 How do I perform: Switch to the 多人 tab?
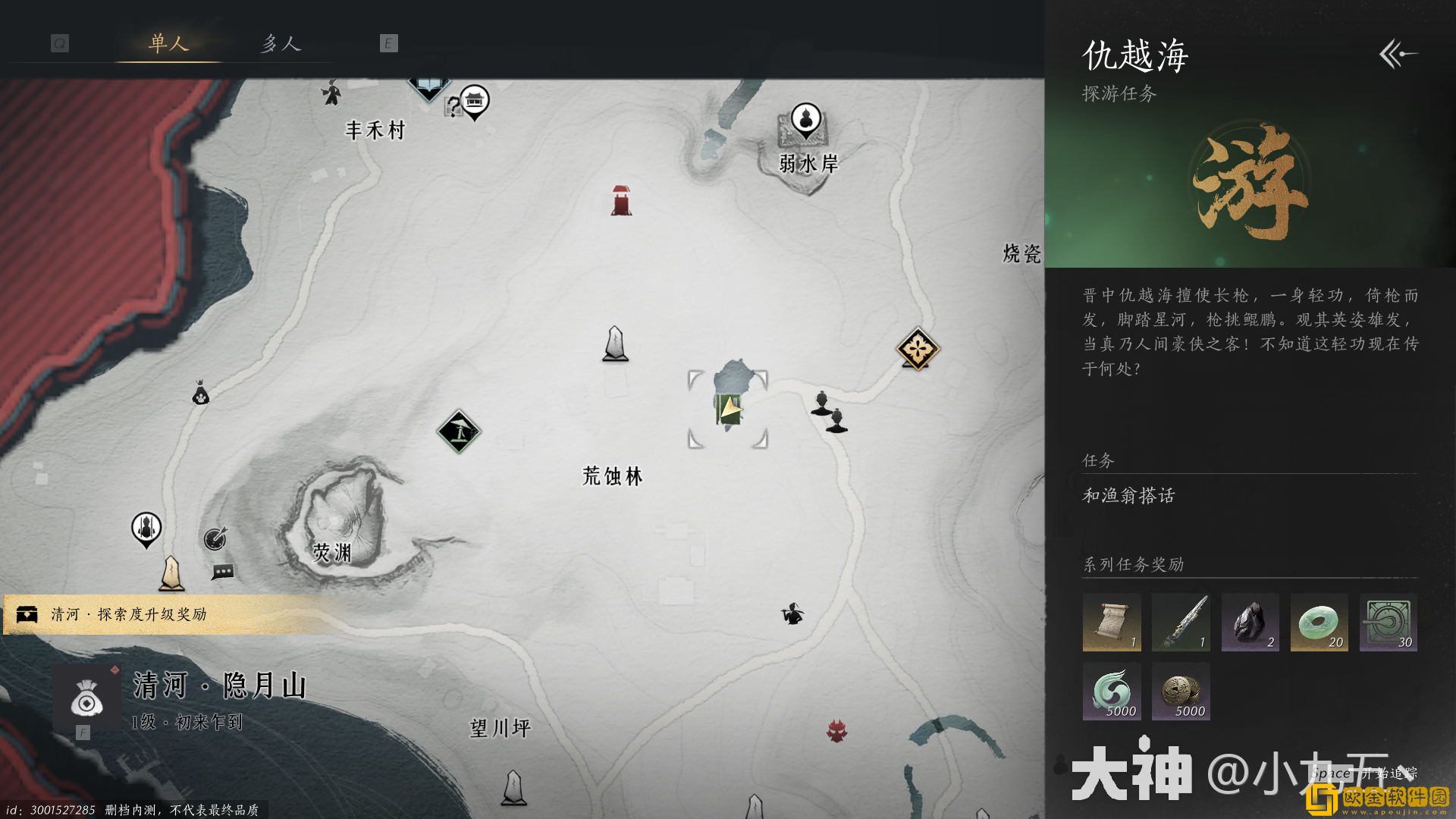click(x=281, y=44)
